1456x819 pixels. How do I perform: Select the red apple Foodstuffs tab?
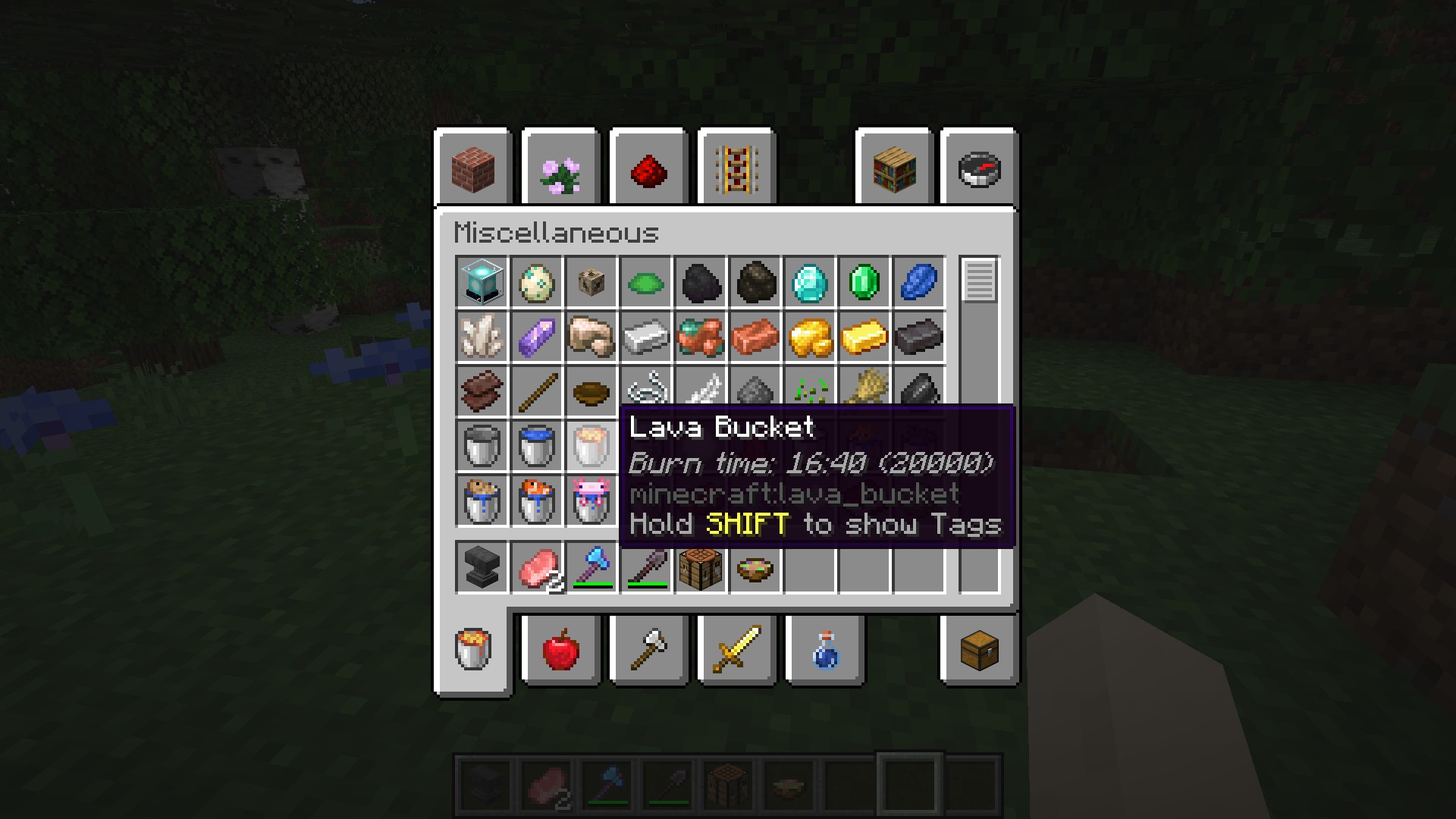tap(561, 650)
